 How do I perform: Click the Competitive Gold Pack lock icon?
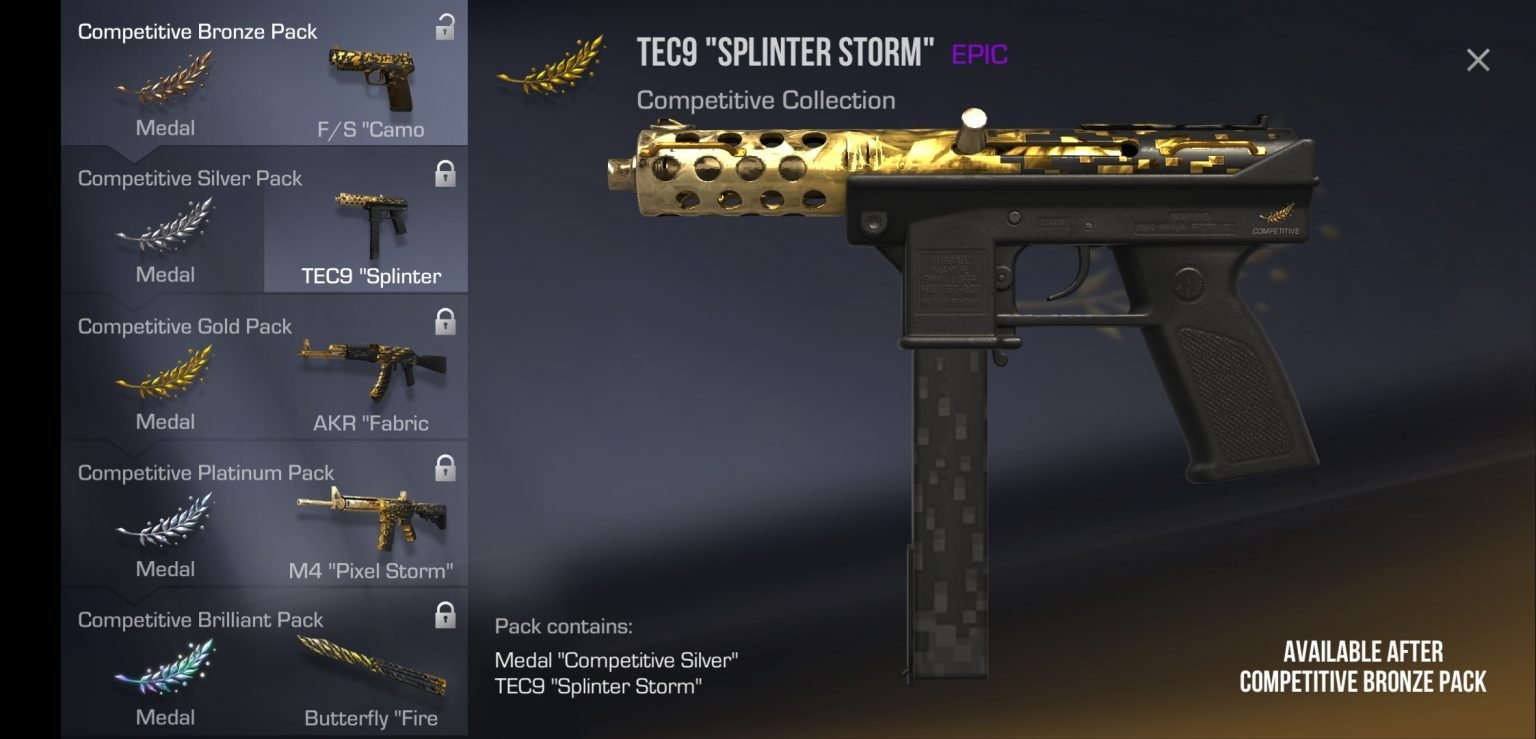pos(445,322)
